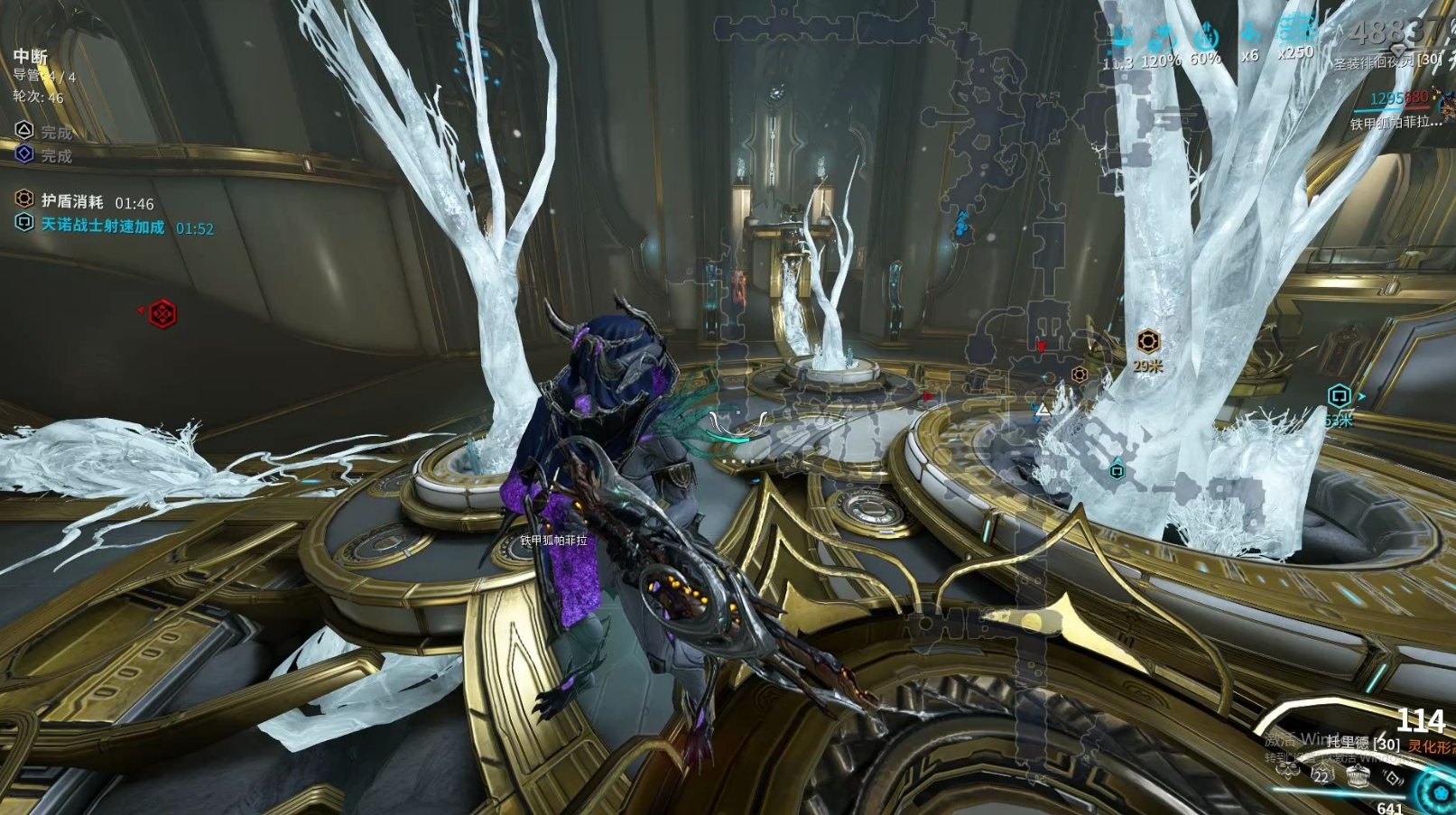Select the 护盾消耗 conduit objective entry

[x=72, y=201]
